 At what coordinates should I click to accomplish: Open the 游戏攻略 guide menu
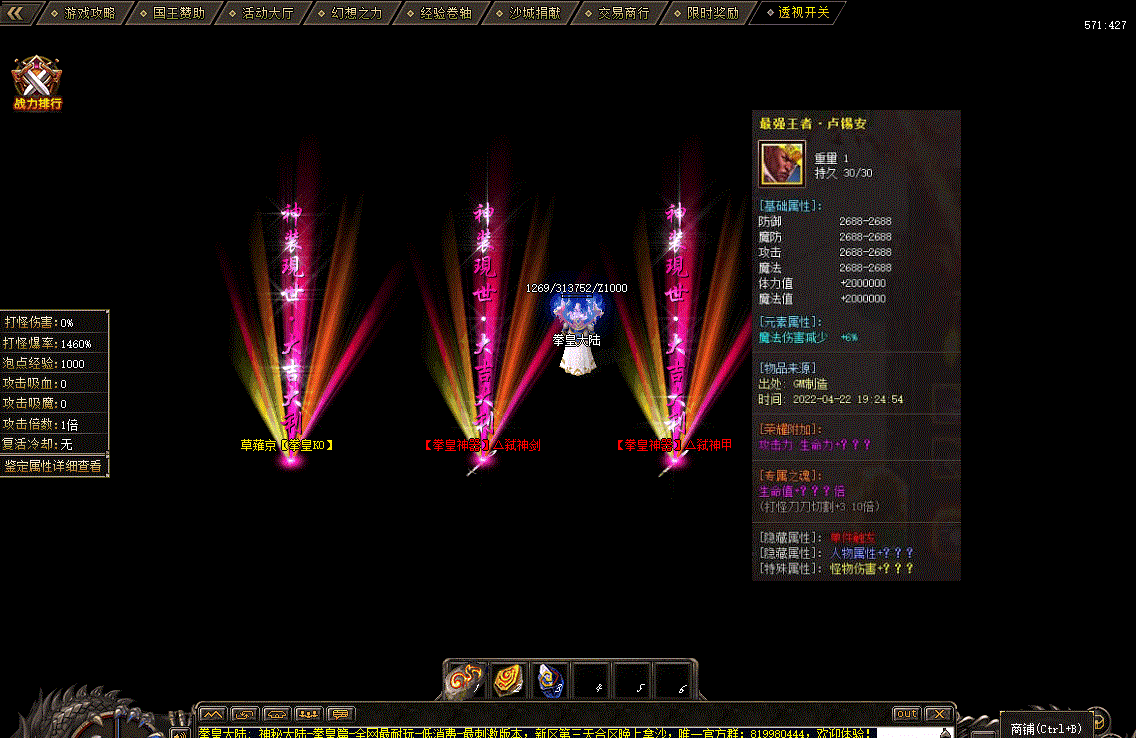click(x=89, y=13)
